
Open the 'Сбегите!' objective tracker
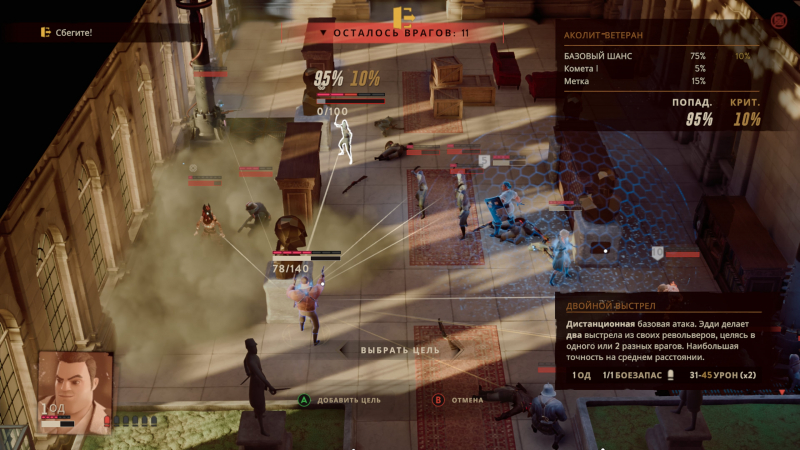pyautogui.click(x=66, y=33)
